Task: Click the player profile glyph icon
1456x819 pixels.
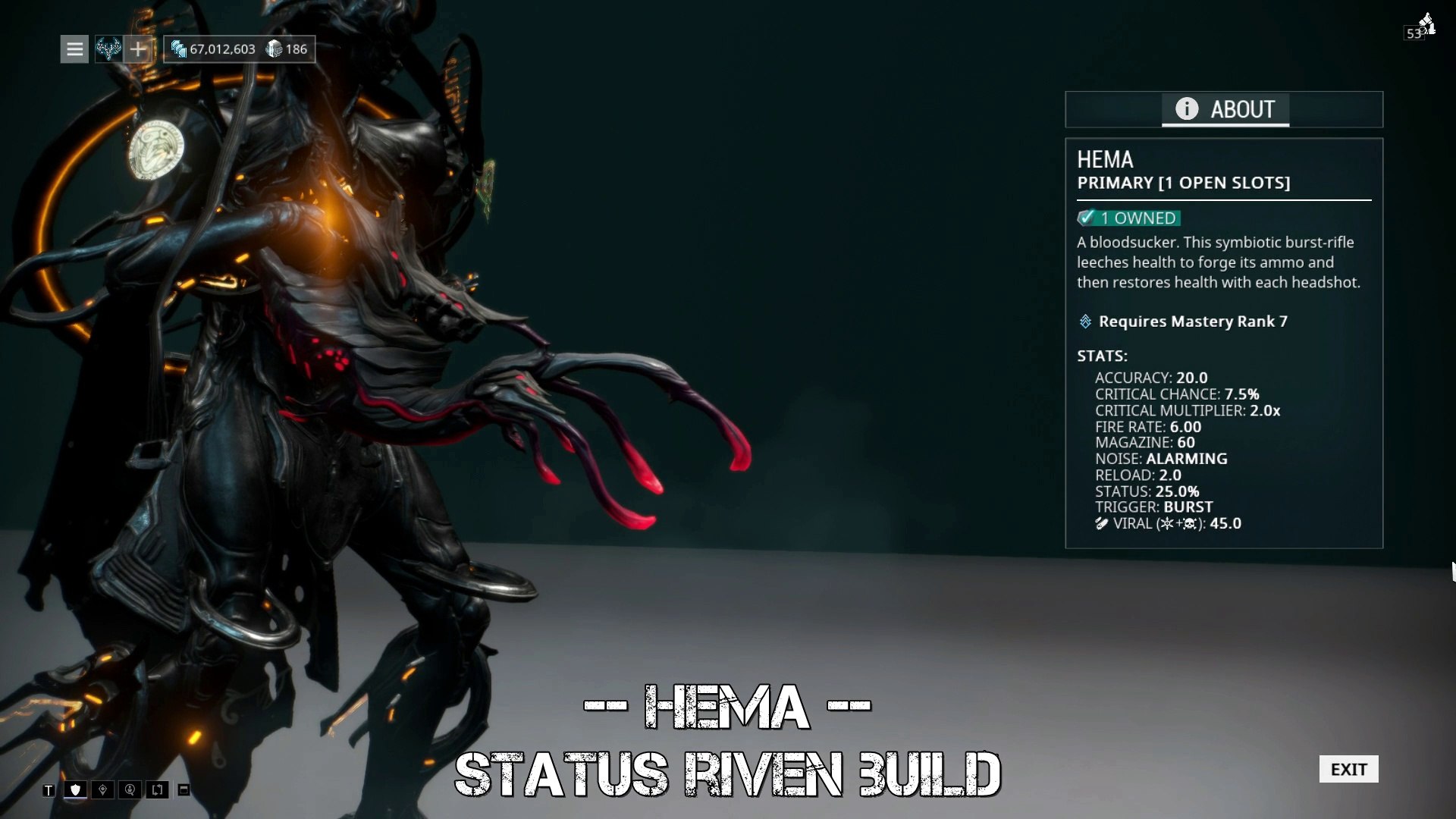Action: 108,49
